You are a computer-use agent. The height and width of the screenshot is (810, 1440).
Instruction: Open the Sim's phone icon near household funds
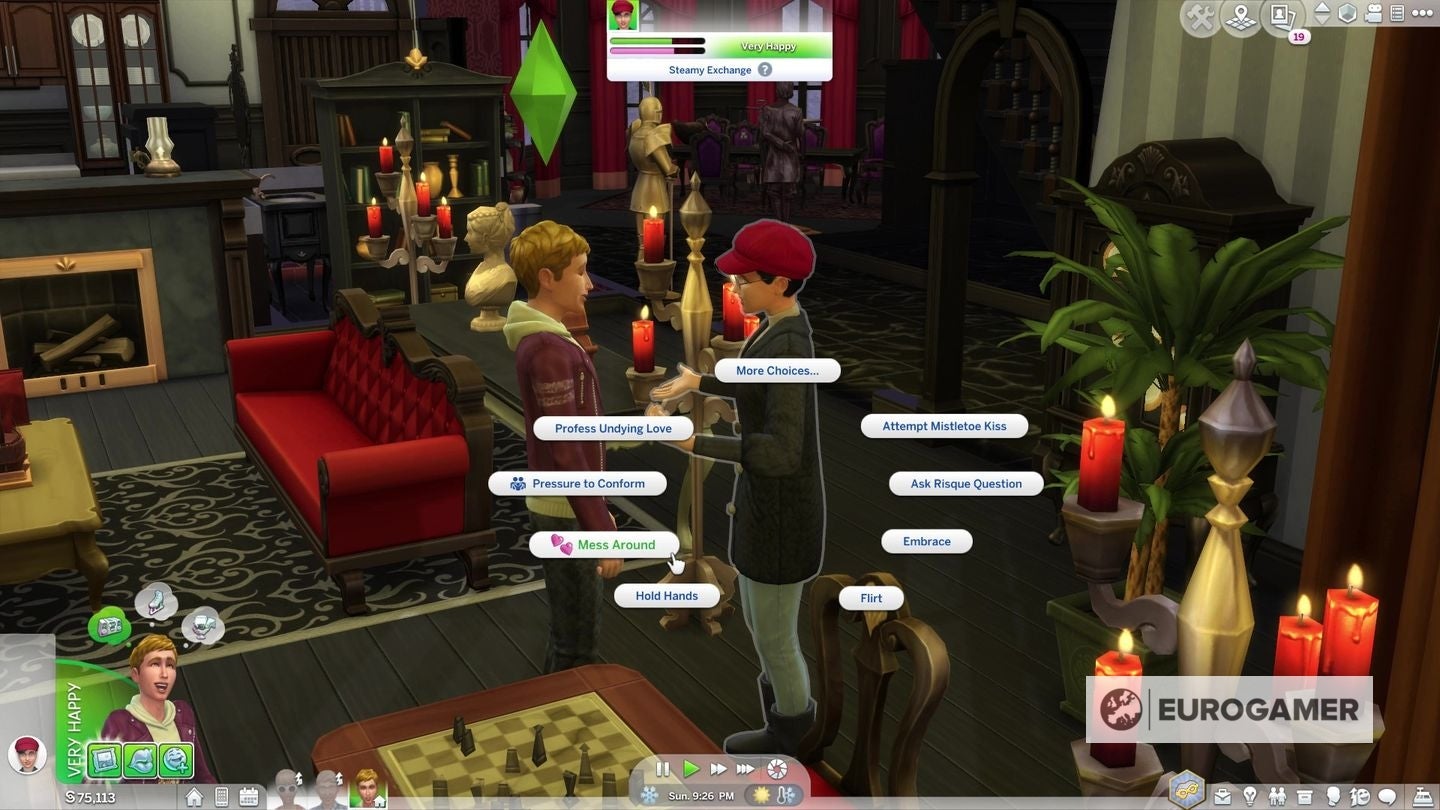[222, 796]
